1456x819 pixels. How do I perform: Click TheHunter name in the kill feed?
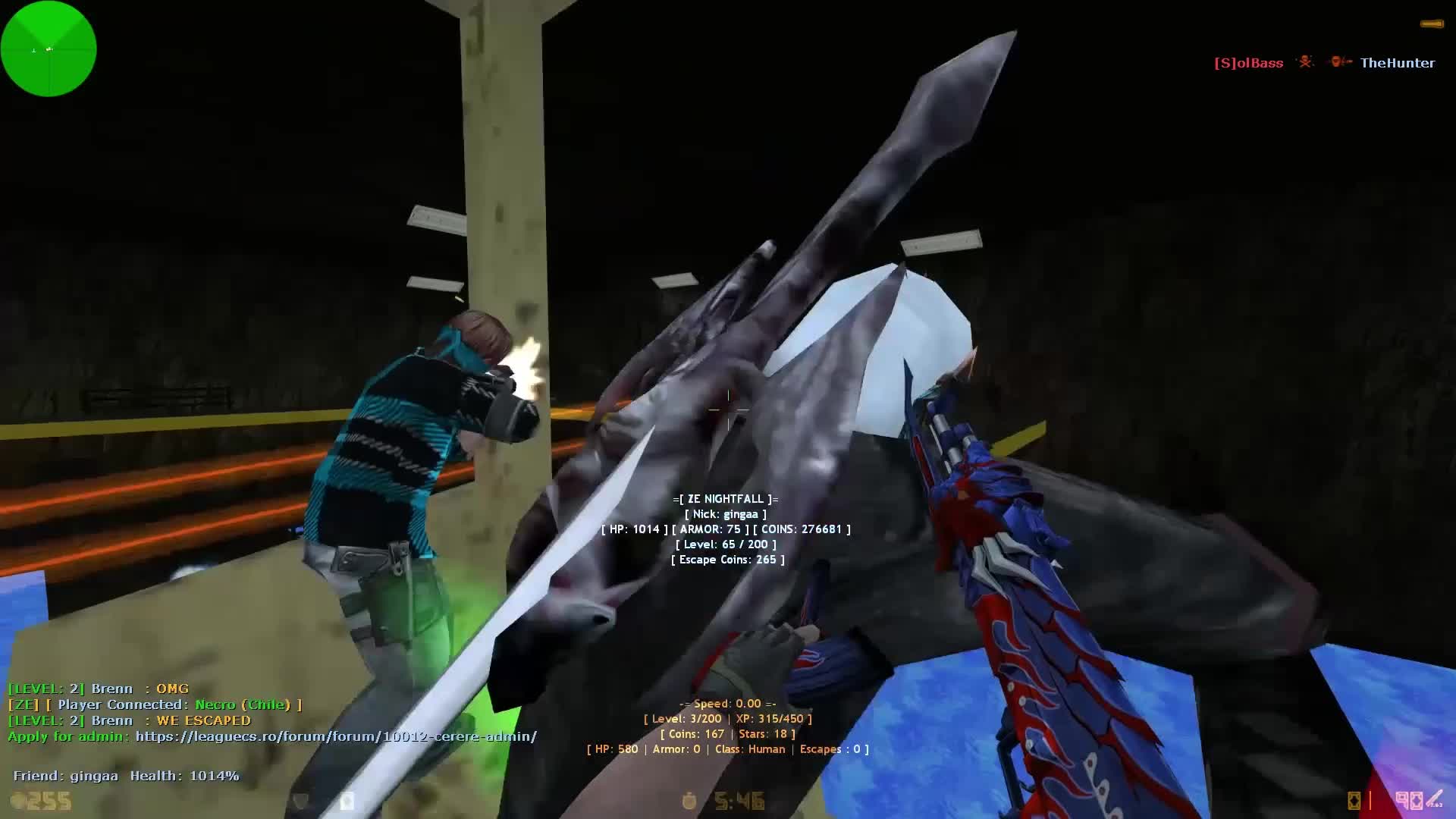pyautogui.click(x=1398, y=62)
